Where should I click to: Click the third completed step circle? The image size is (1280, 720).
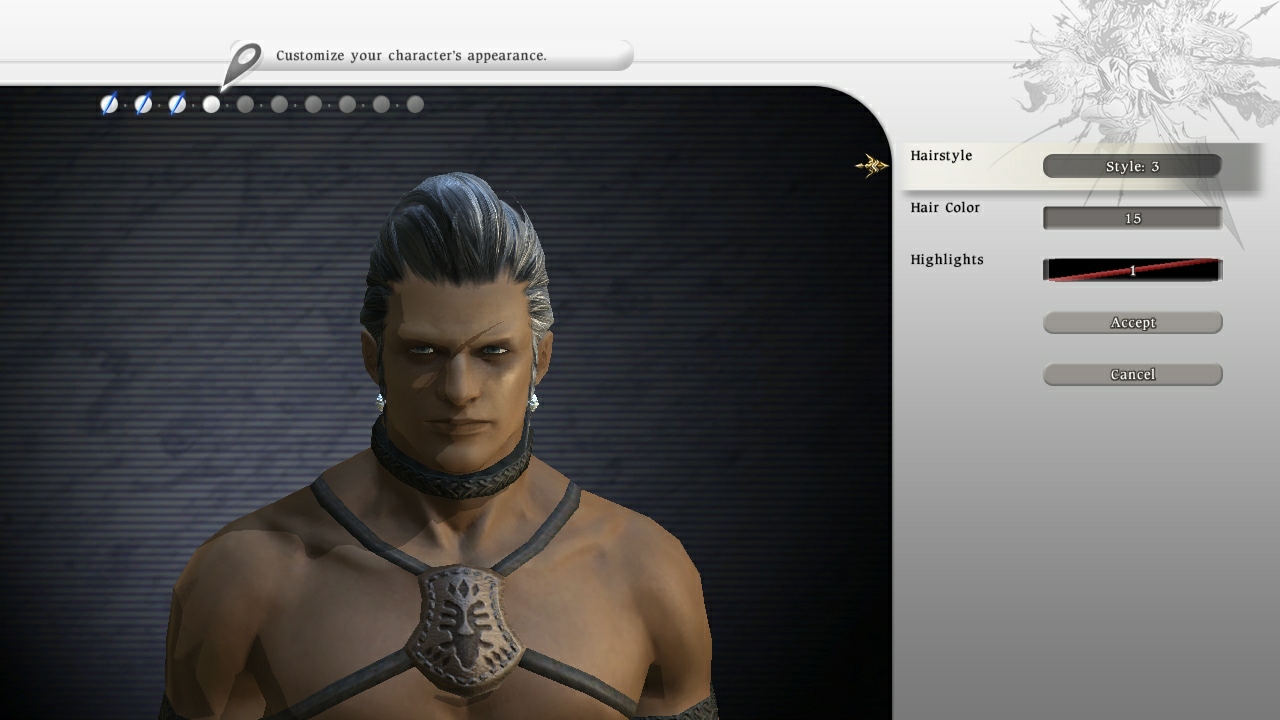tap(176, 103)
